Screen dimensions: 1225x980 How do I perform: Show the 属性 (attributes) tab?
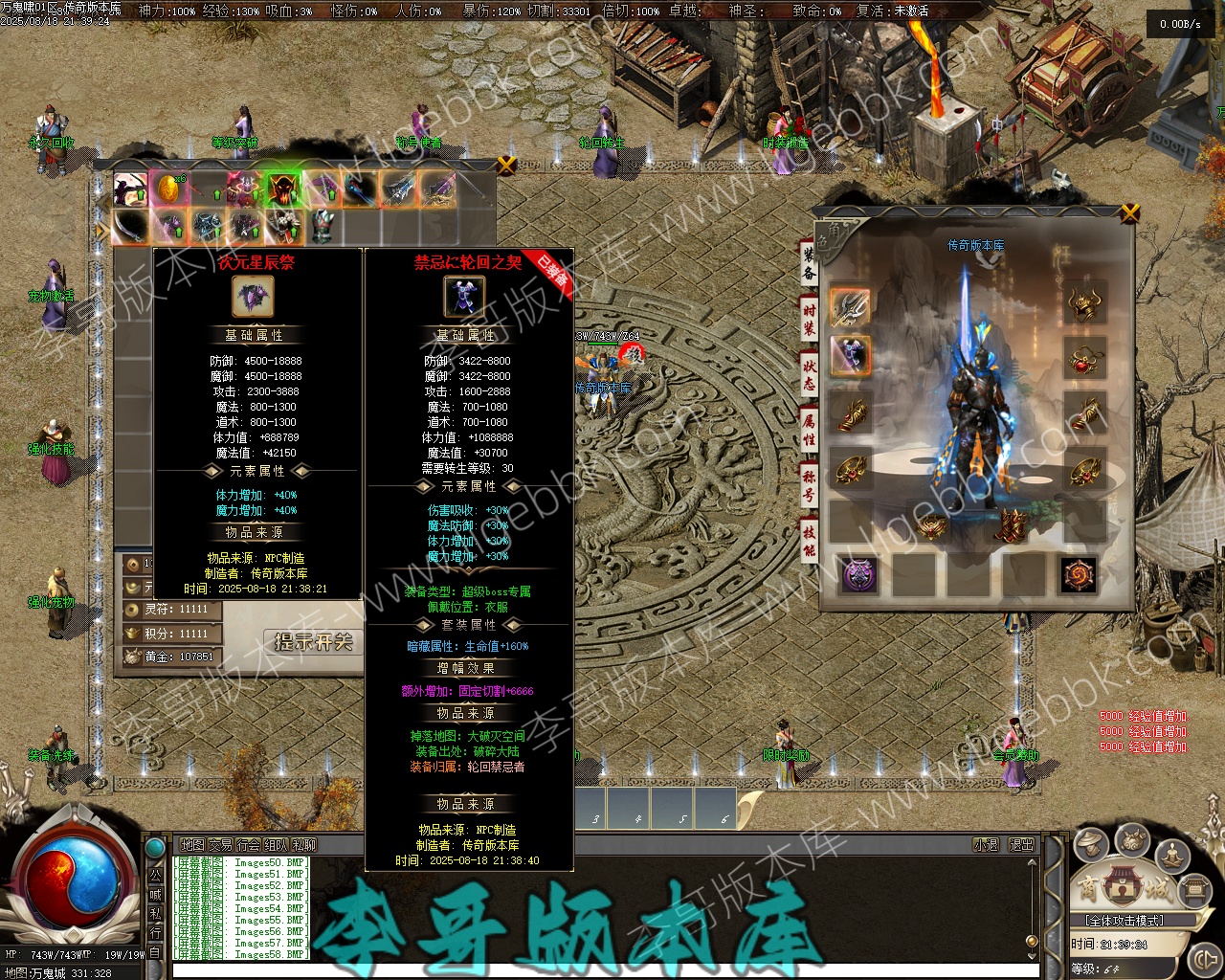click(810, 431)
